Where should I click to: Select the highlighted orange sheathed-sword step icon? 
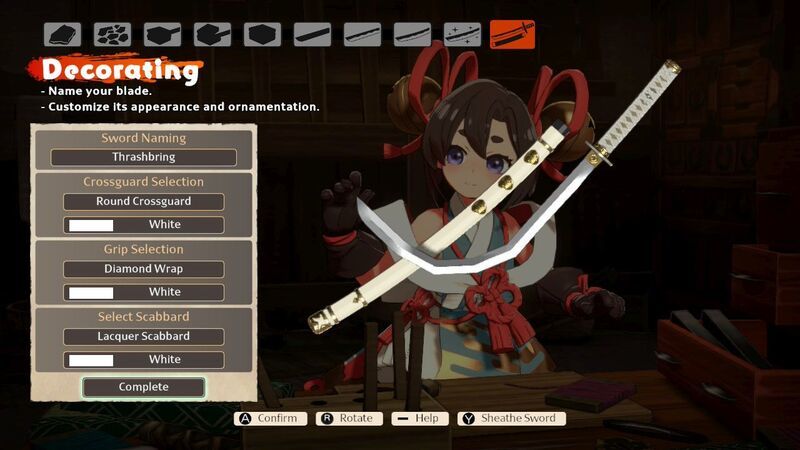coord(512,35)
